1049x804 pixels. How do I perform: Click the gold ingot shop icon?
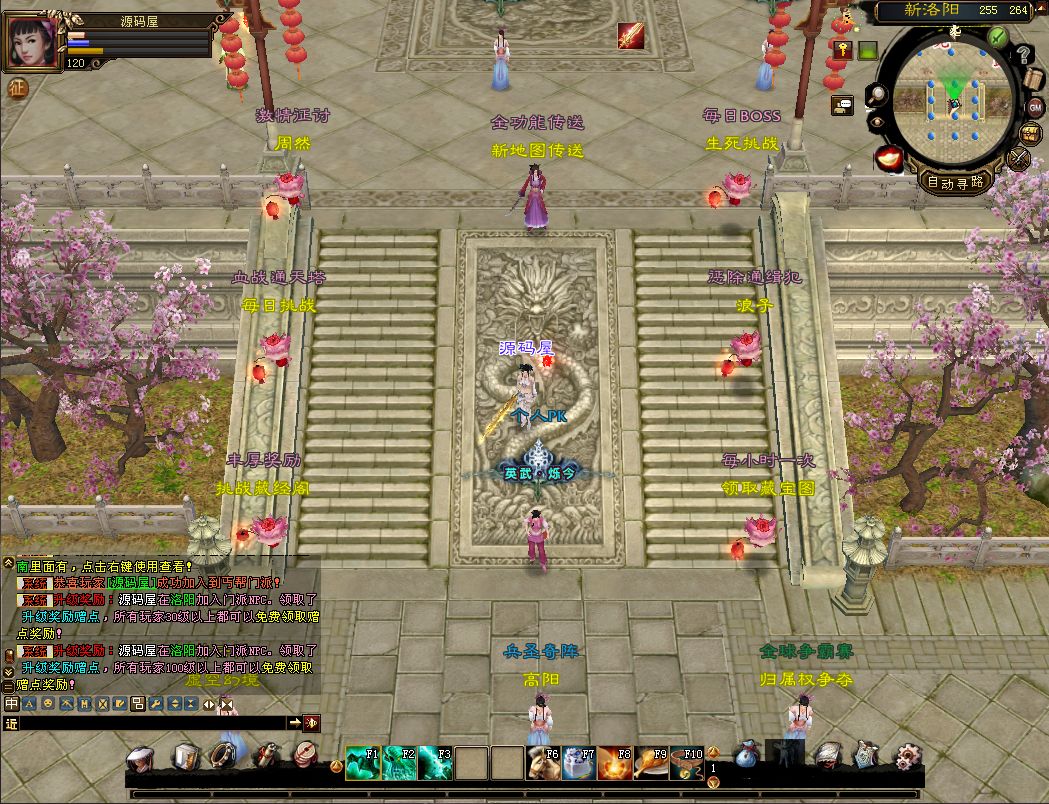tap(888, 156)
